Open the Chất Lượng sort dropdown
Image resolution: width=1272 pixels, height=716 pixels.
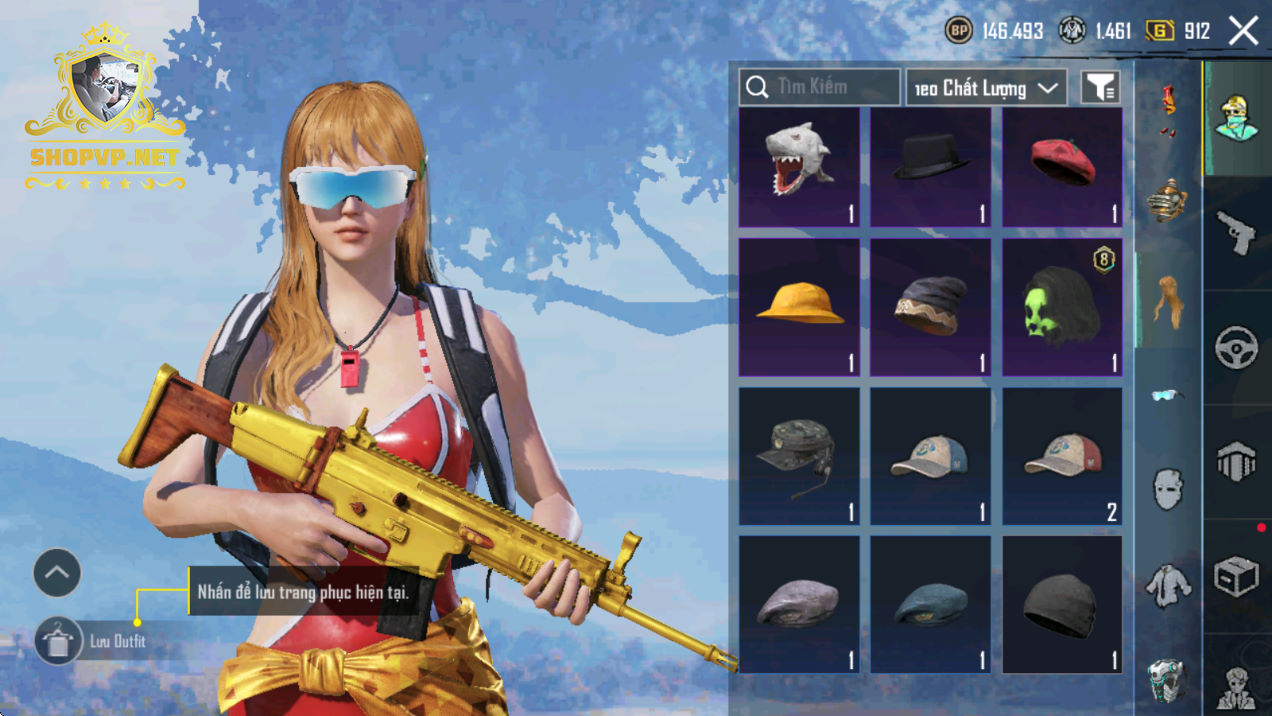(x=985, y=88)
